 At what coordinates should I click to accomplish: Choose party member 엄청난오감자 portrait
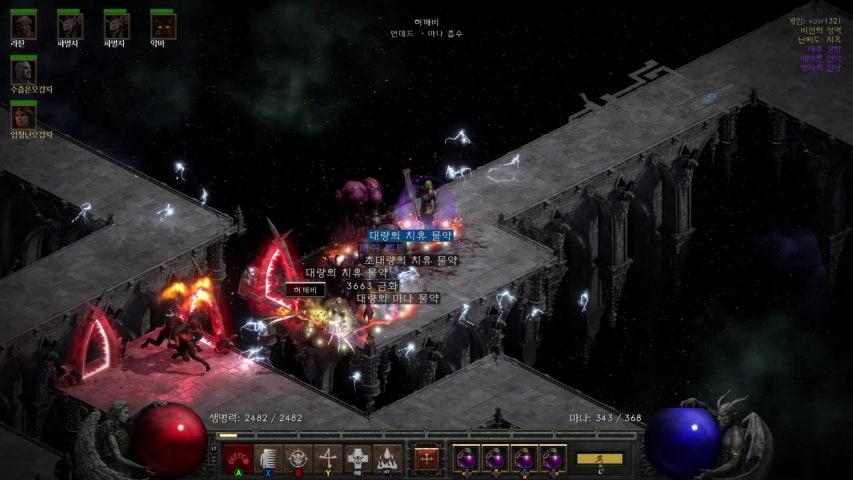click(23, 115)
